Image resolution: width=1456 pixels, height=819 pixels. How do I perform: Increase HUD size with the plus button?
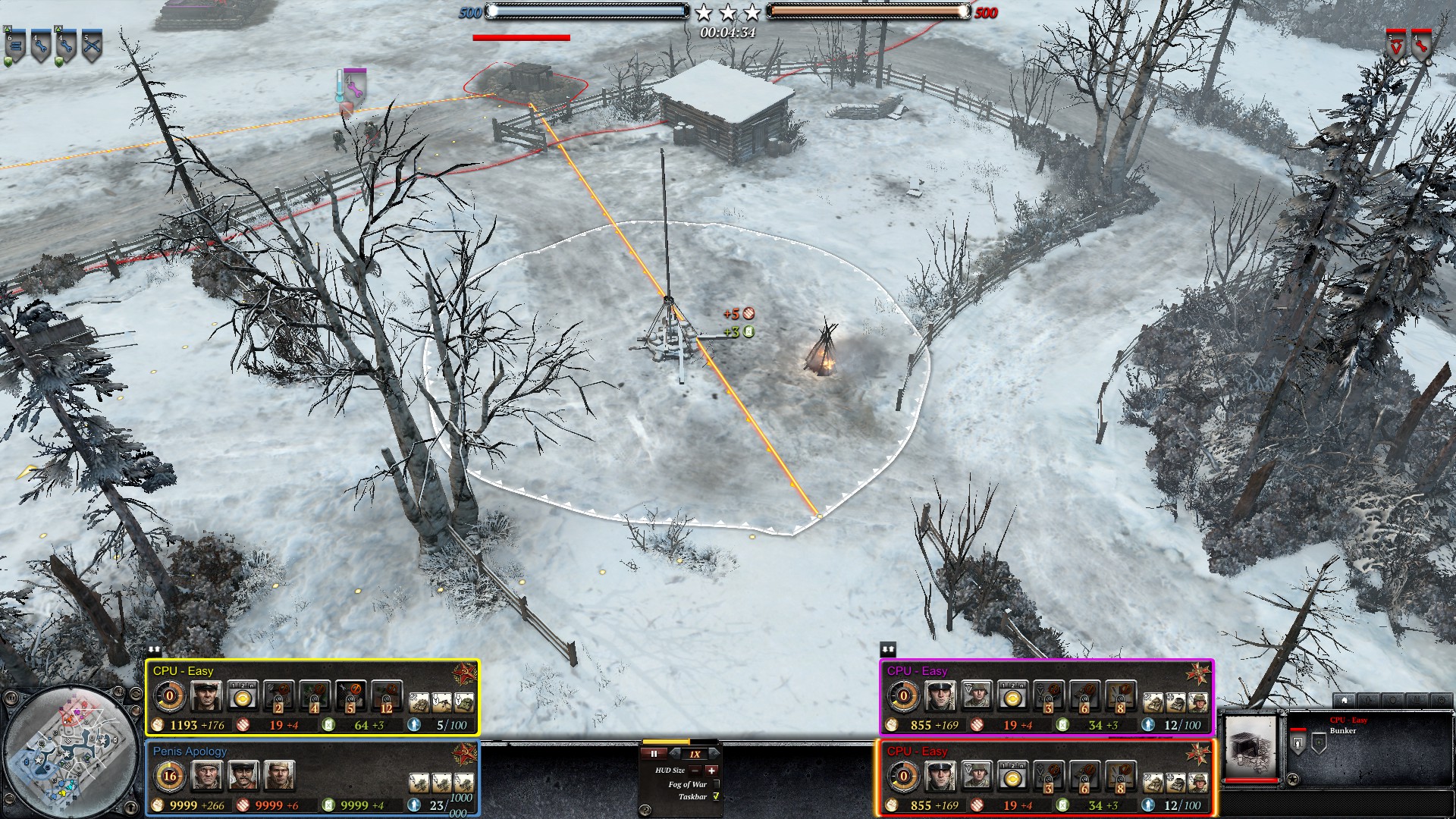tap(711, 770)
